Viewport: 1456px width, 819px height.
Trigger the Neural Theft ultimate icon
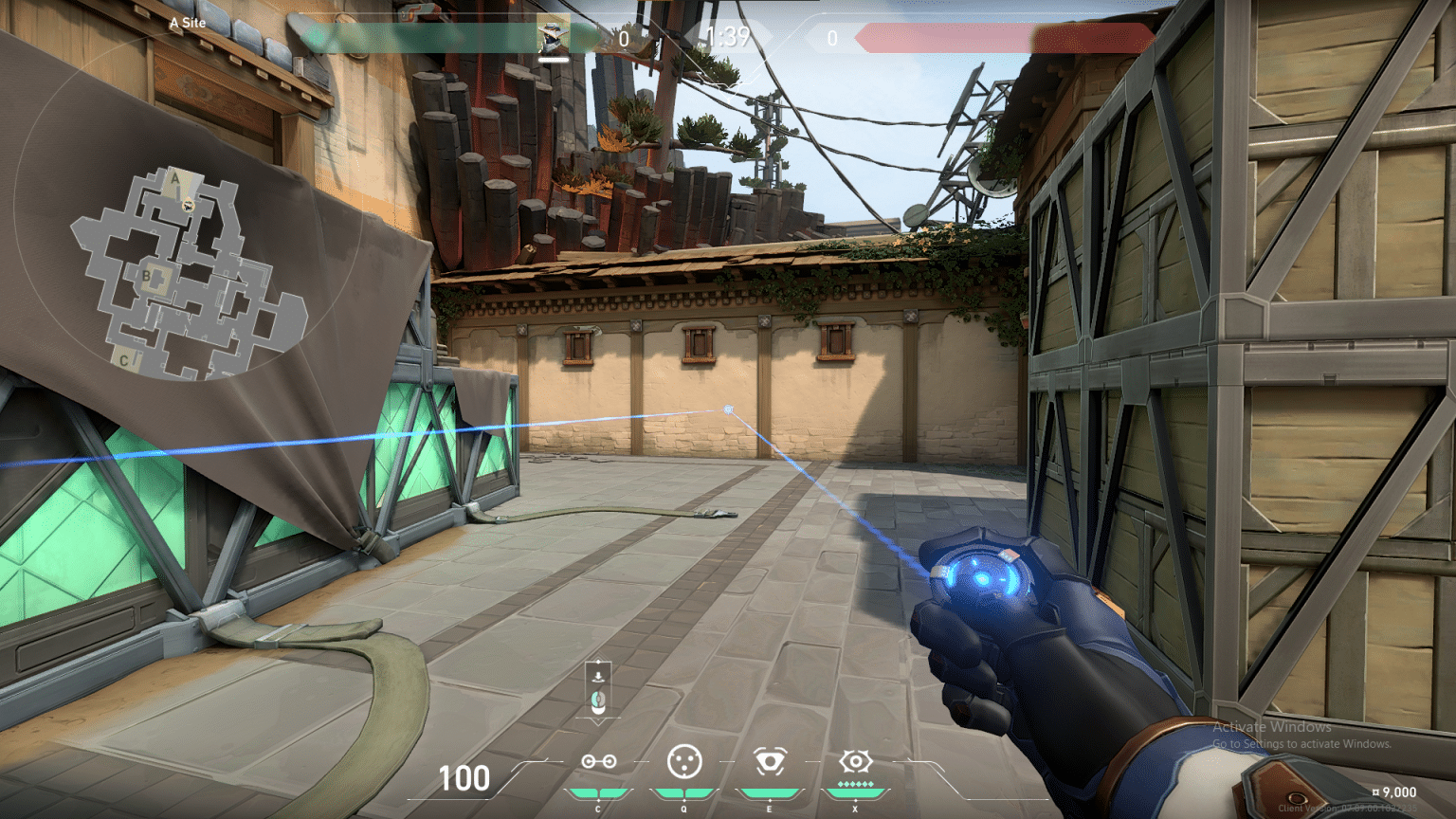(854, 761)
